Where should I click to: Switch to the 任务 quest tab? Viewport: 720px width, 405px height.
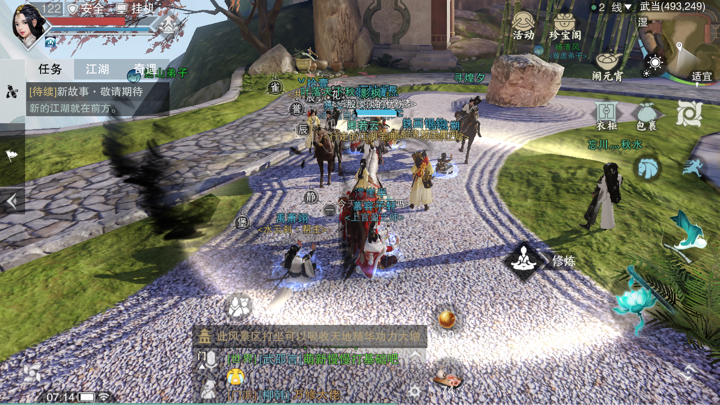click(50, 69)
